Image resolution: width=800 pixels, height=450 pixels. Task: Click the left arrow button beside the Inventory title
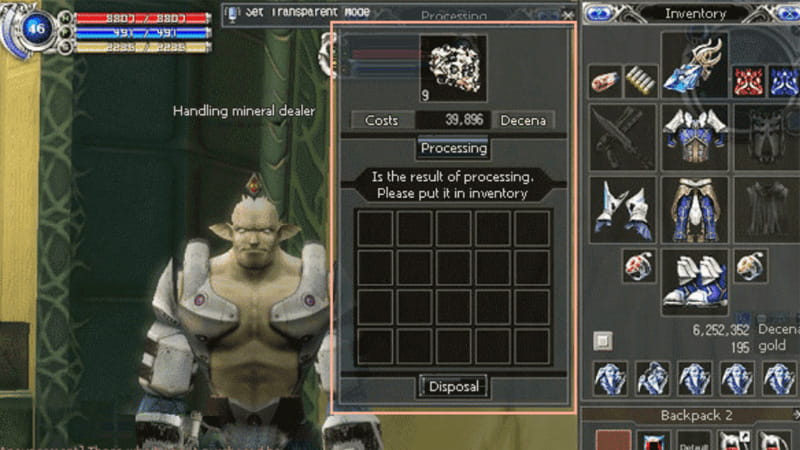597,14
